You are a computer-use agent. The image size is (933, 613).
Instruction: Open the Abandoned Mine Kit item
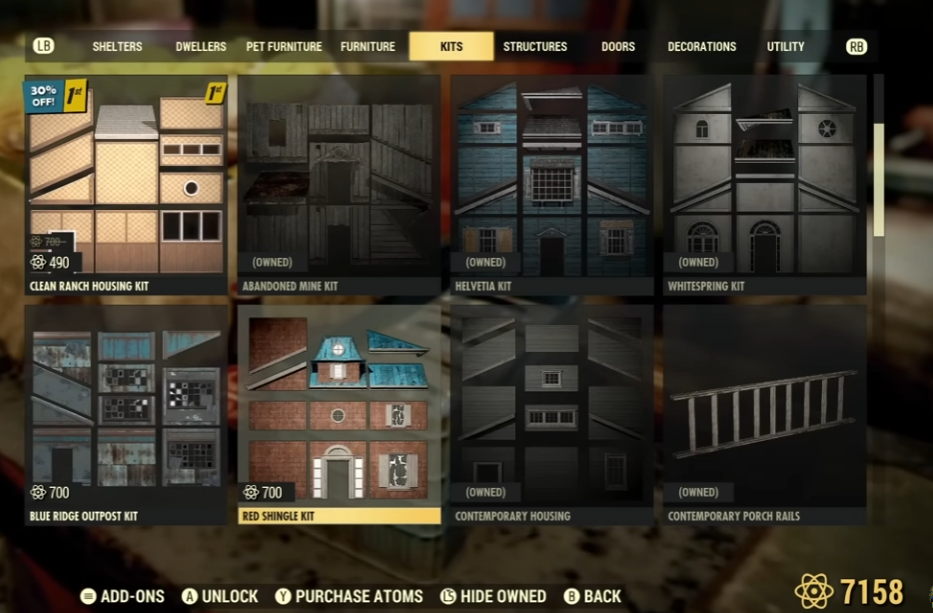(x=339, y=185)
